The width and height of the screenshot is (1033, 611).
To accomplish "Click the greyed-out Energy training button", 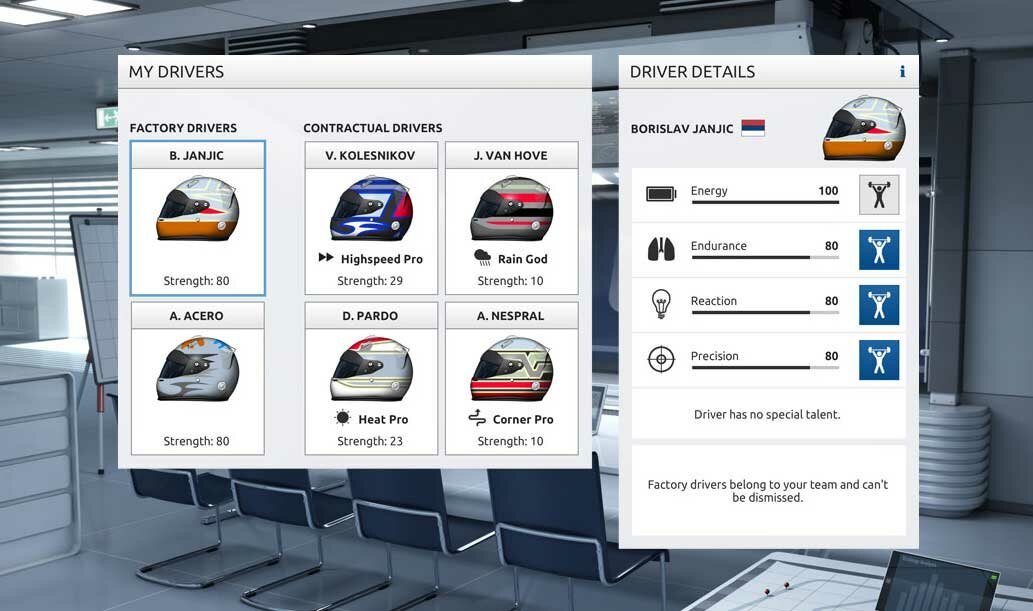I will click(x=879, y=195).
